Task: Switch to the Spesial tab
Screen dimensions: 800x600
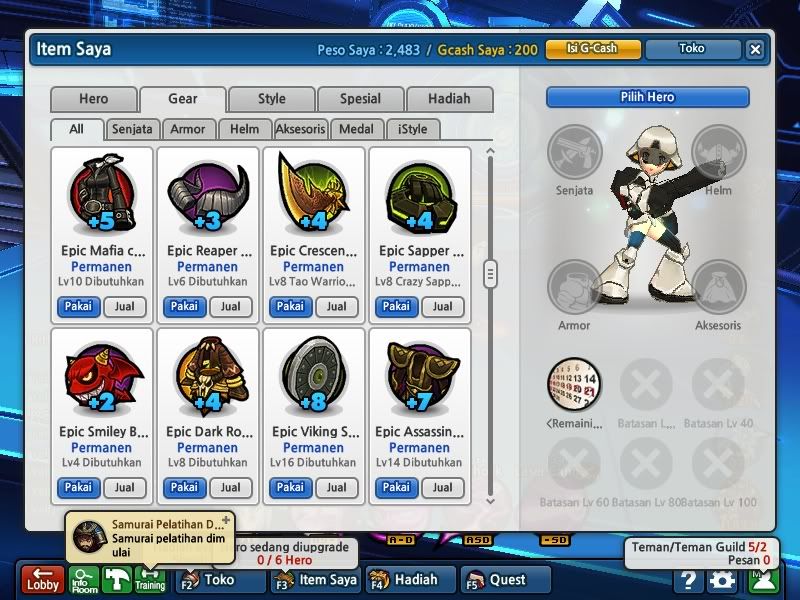Action: [x=360, y=99]
